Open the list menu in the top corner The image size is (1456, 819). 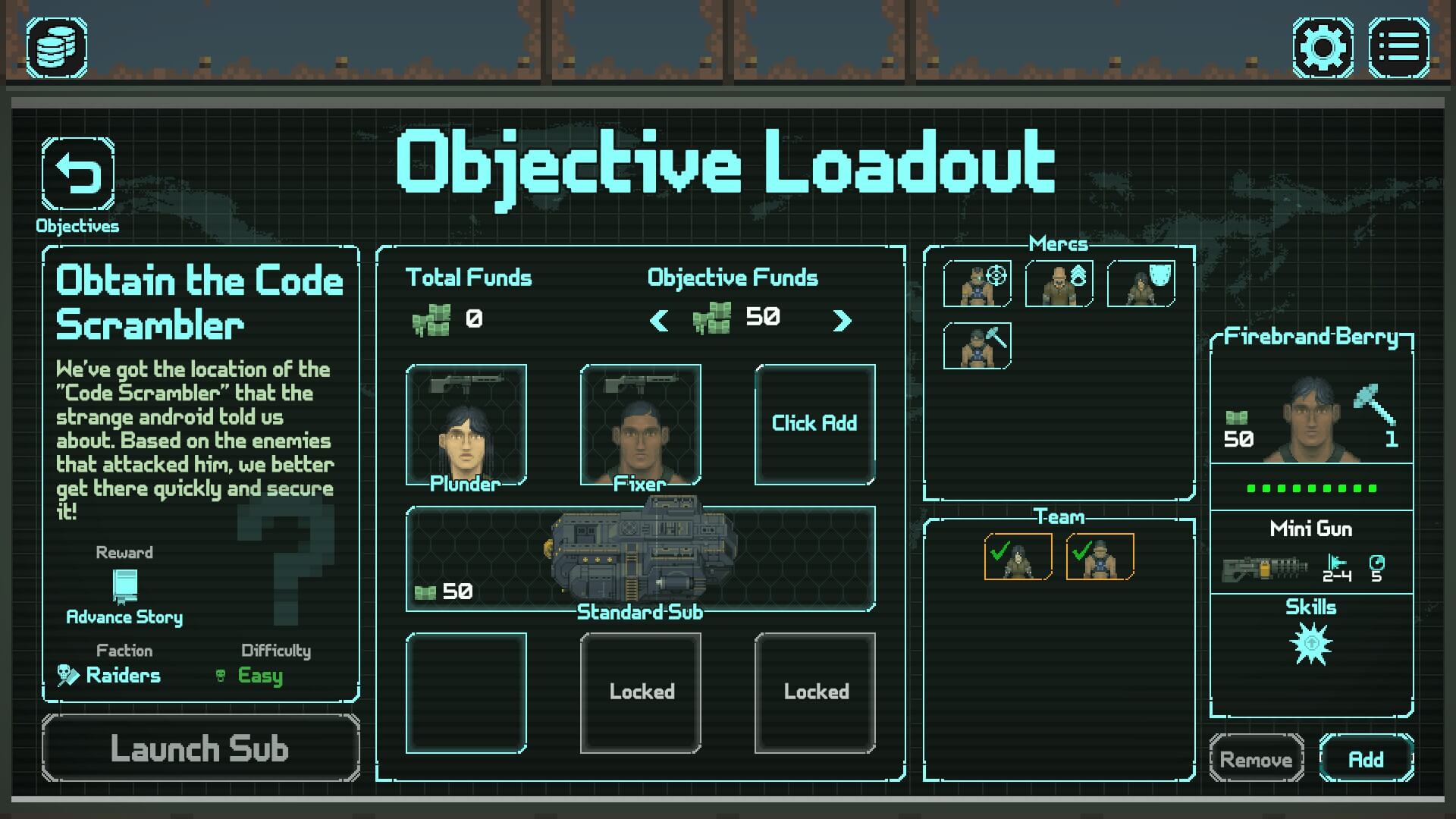[x=1398, y=47]
